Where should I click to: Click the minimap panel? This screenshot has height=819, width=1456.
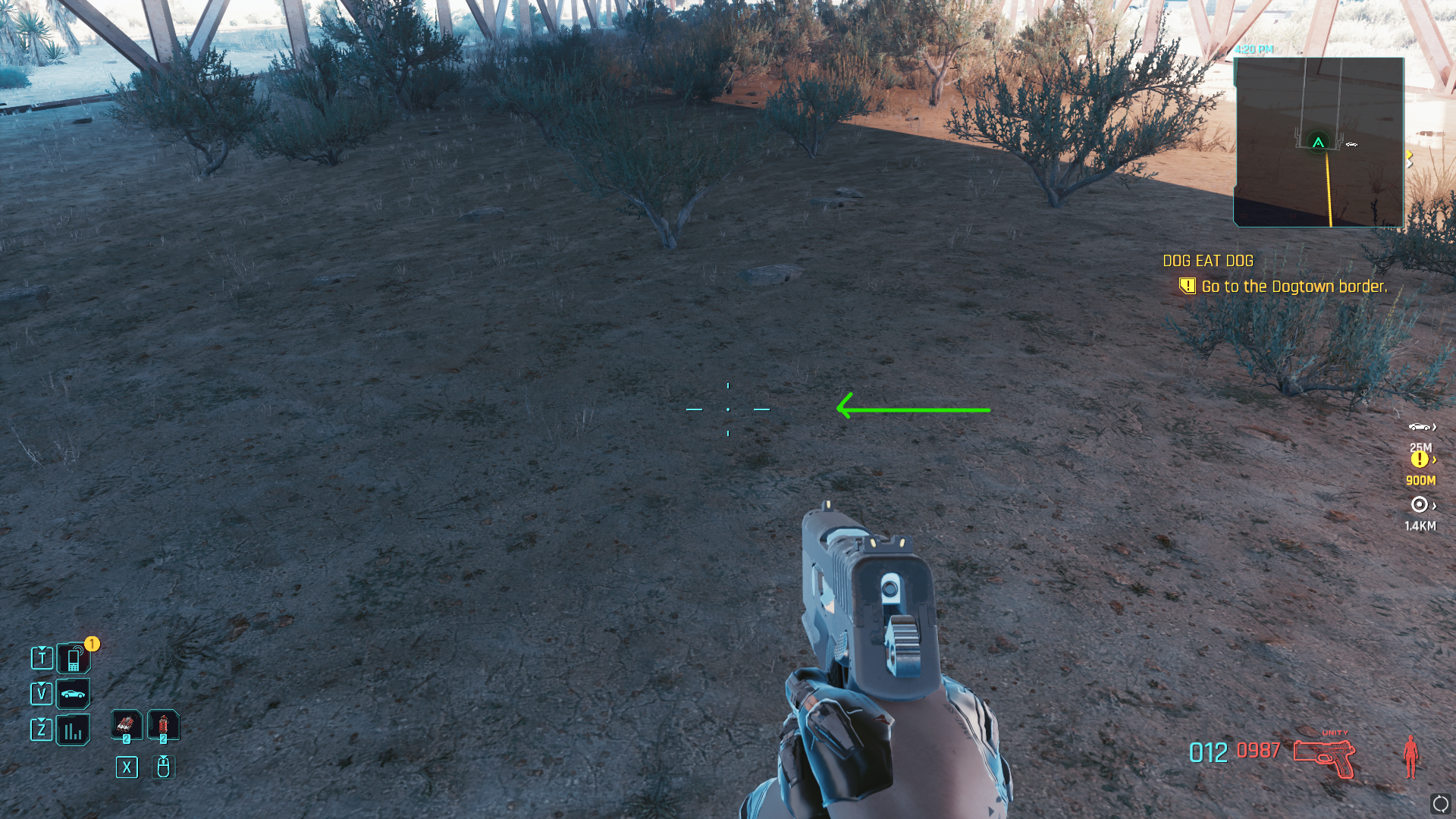coord(1319,143)
